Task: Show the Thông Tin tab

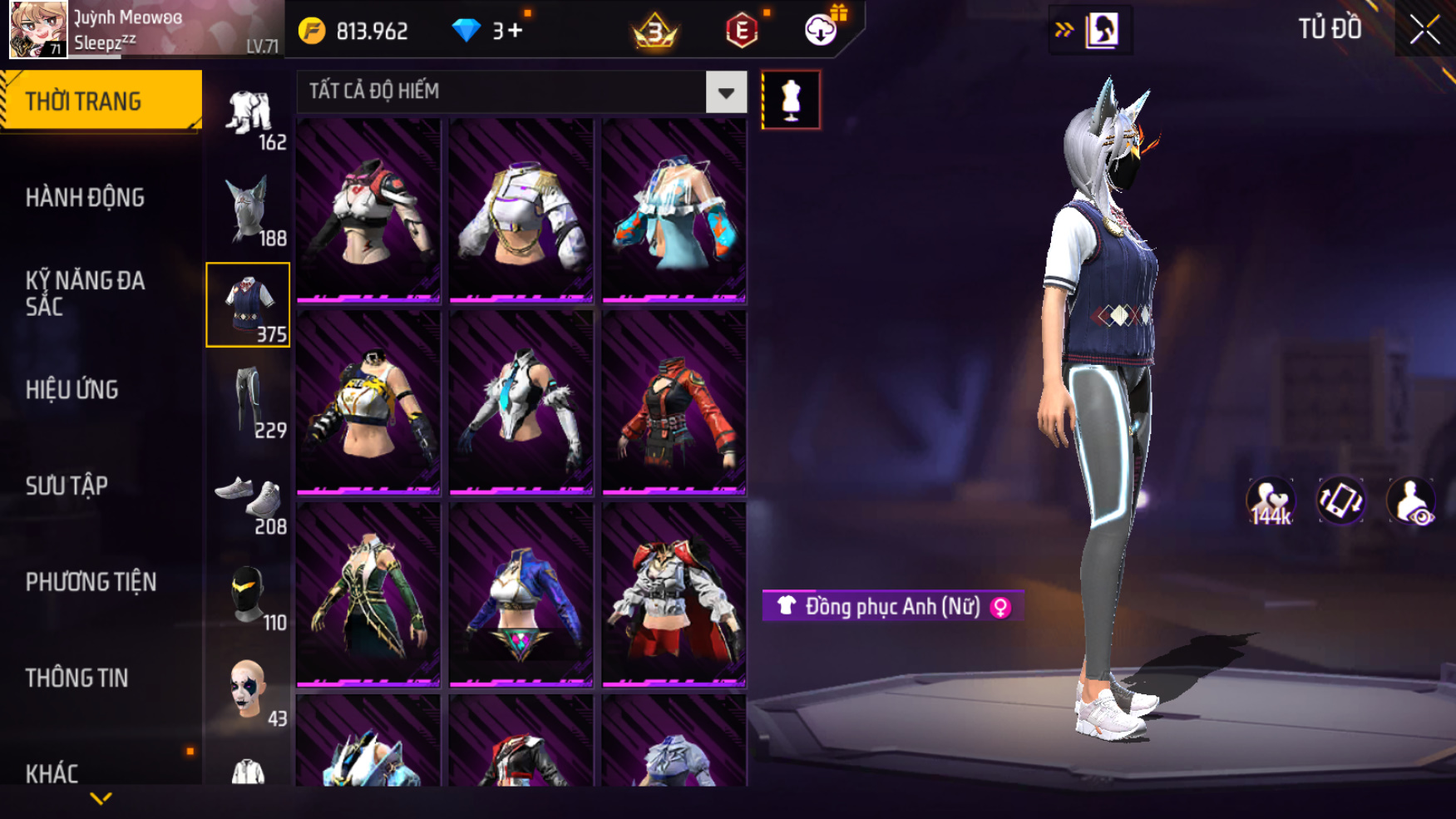Action: (77, 678)
